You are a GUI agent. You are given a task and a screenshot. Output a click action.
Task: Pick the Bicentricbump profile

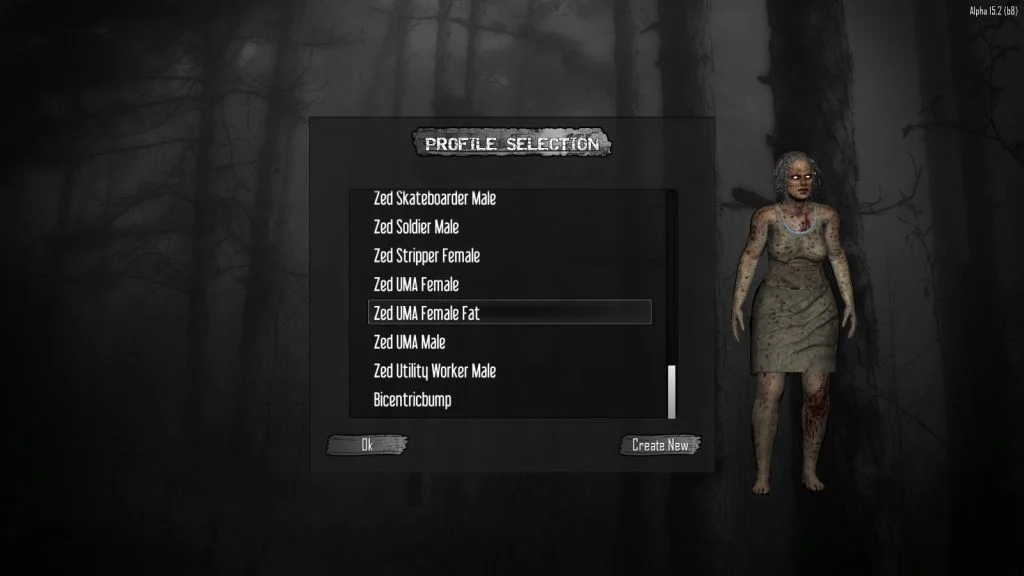coord(412,400)
